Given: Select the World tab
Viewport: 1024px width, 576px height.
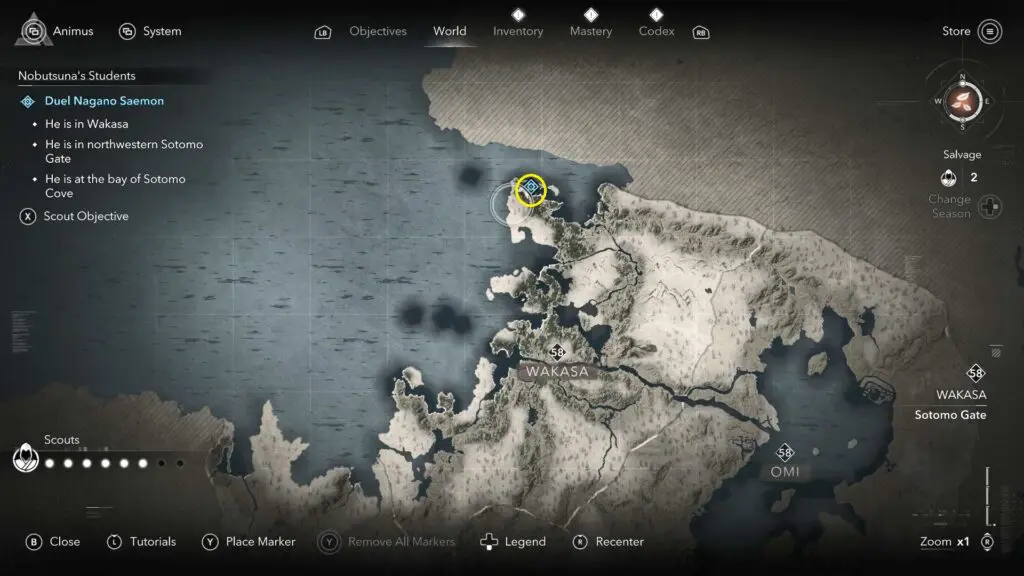Looking at the screenshot, I should point(449,31).
